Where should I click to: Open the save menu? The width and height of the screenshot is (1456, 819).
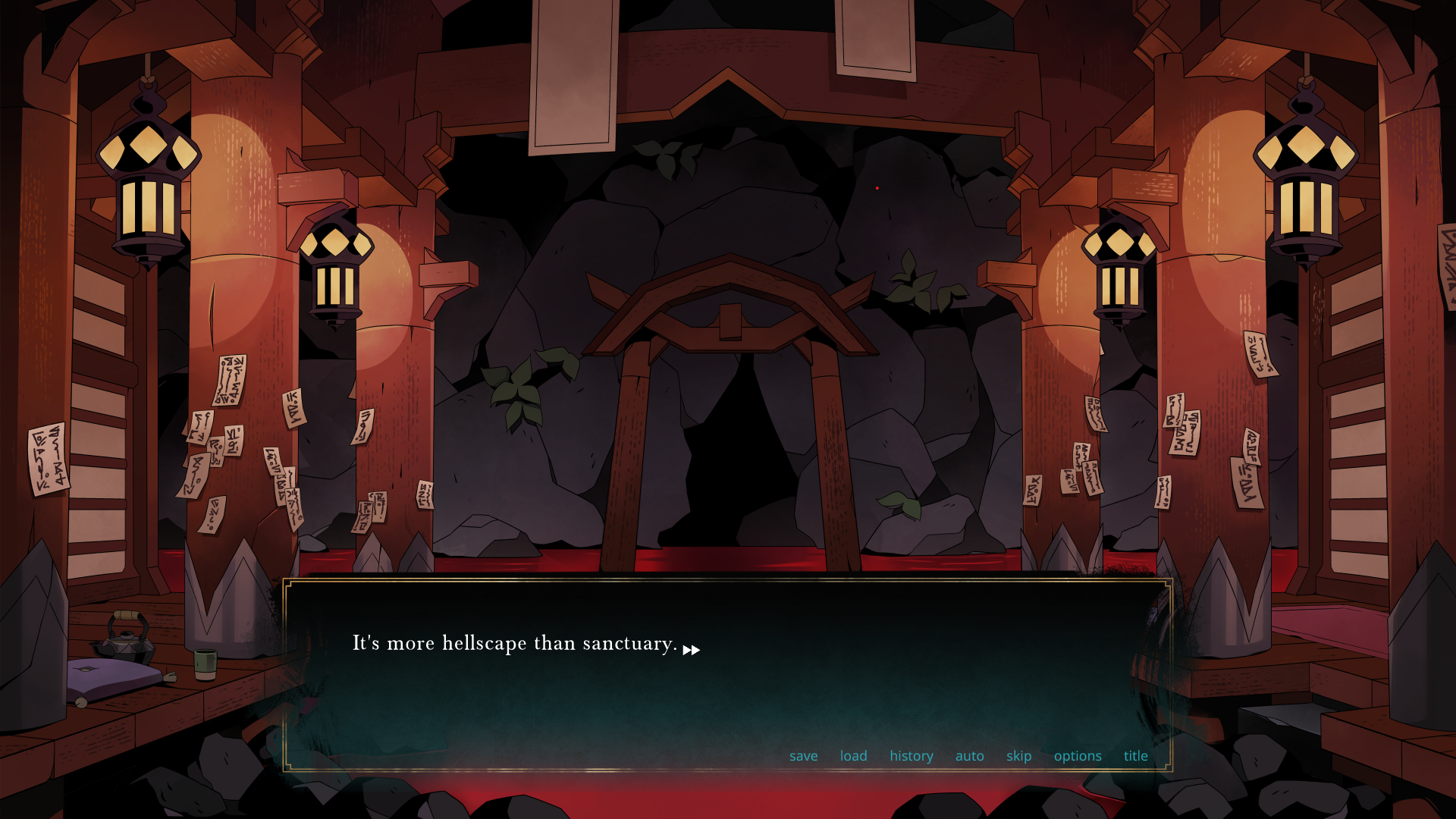coord(803,756)
